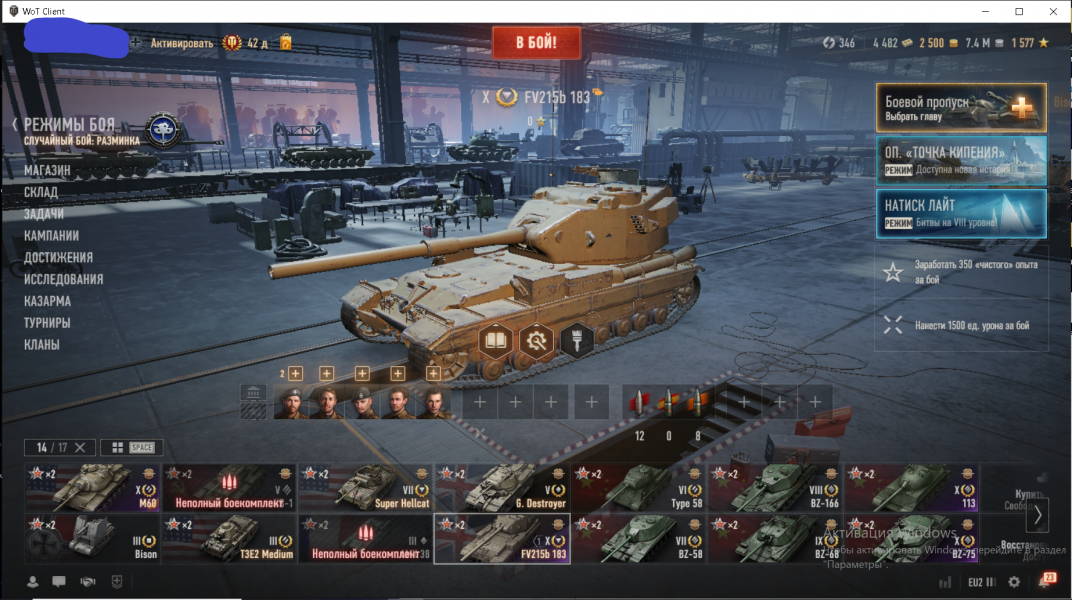The width and height of the screenshot is (1072, 600).
Task: Open the Боевой пропуск battle pass banner
Action: (960, 108)
